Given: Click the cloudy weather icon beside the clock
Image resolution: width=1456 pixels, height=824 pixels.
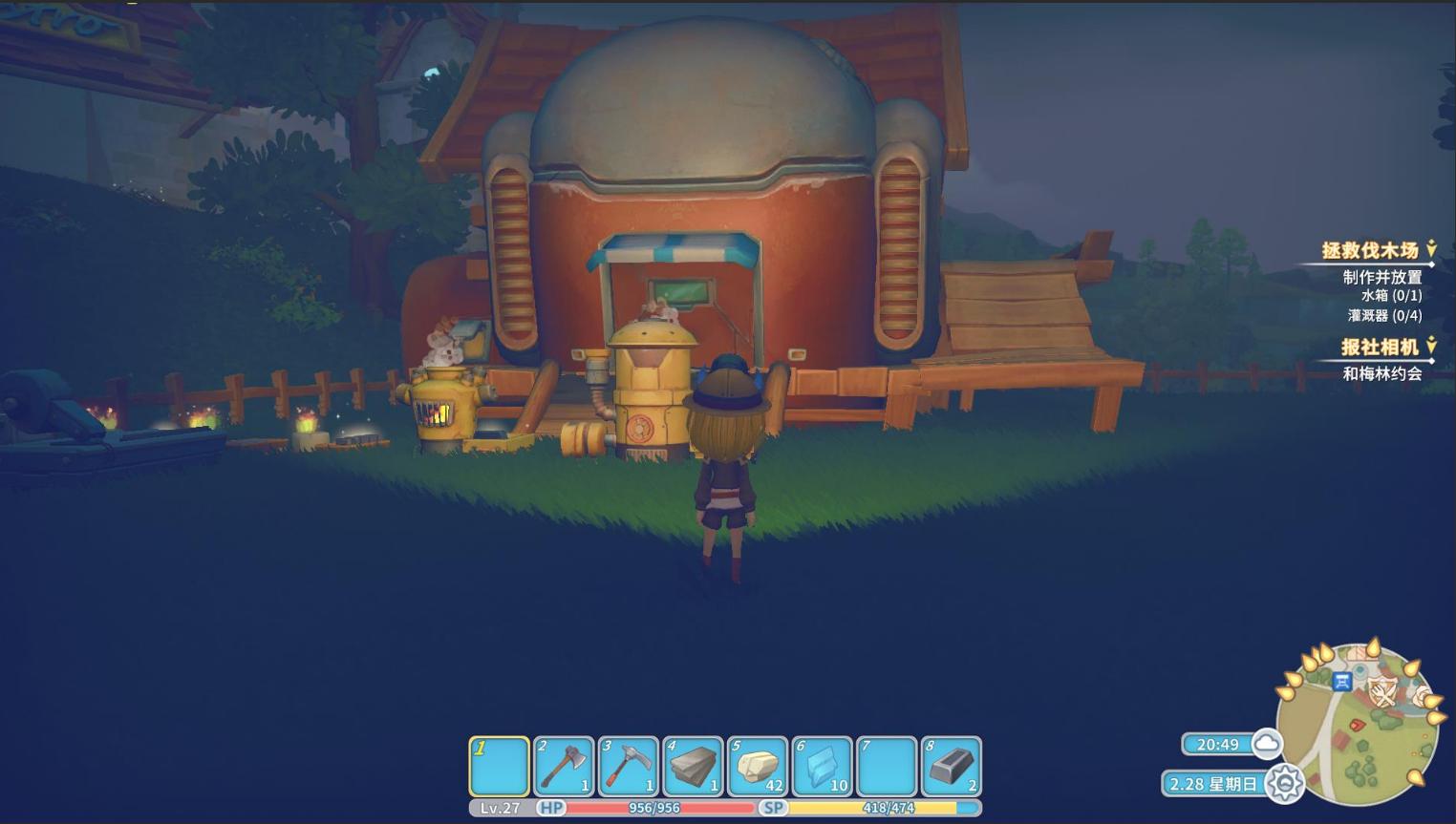Looking at the screenshot, I should 1268,744.
